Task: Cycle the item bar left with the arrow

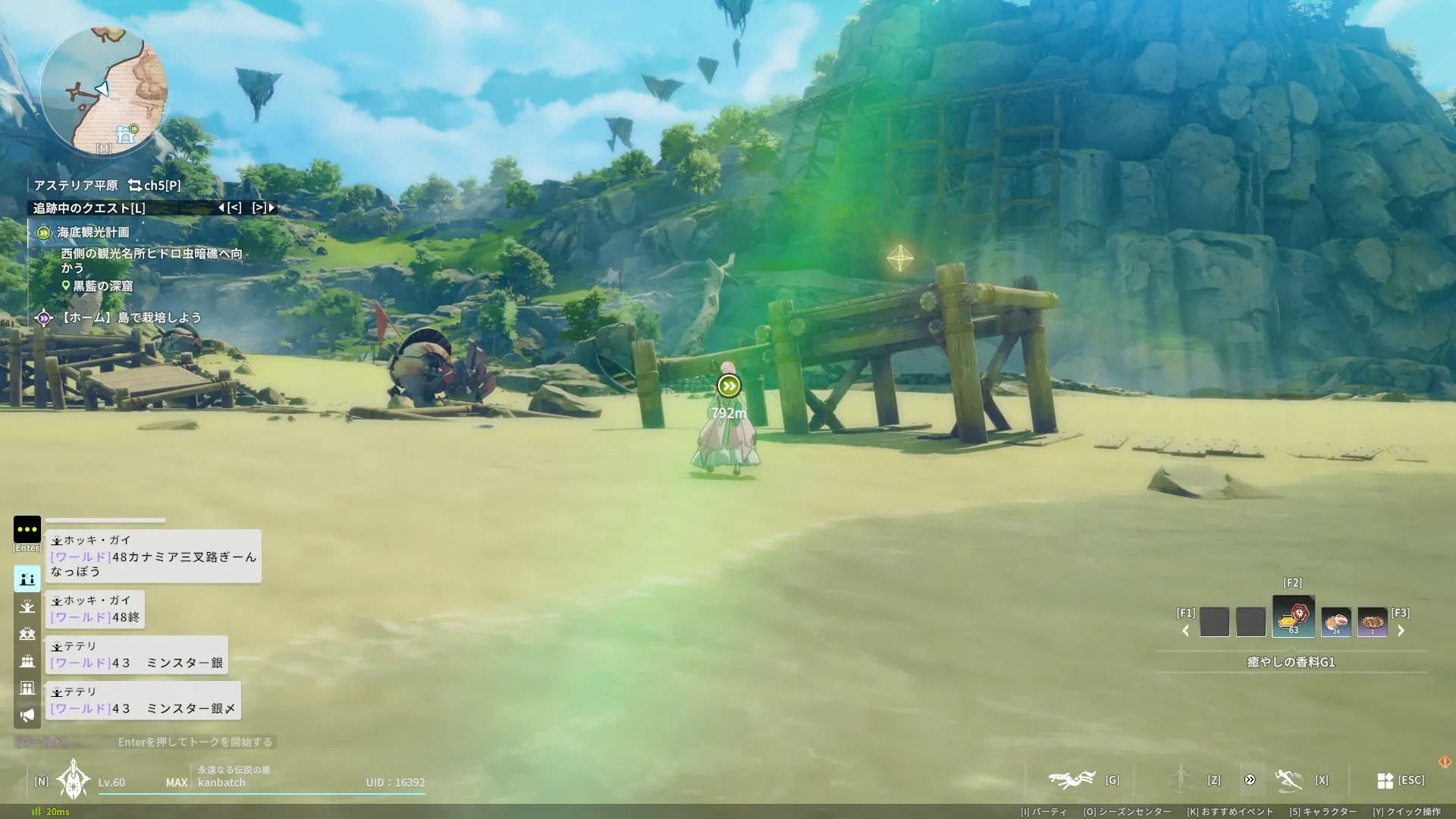Action: click(x=1186, y=631)
